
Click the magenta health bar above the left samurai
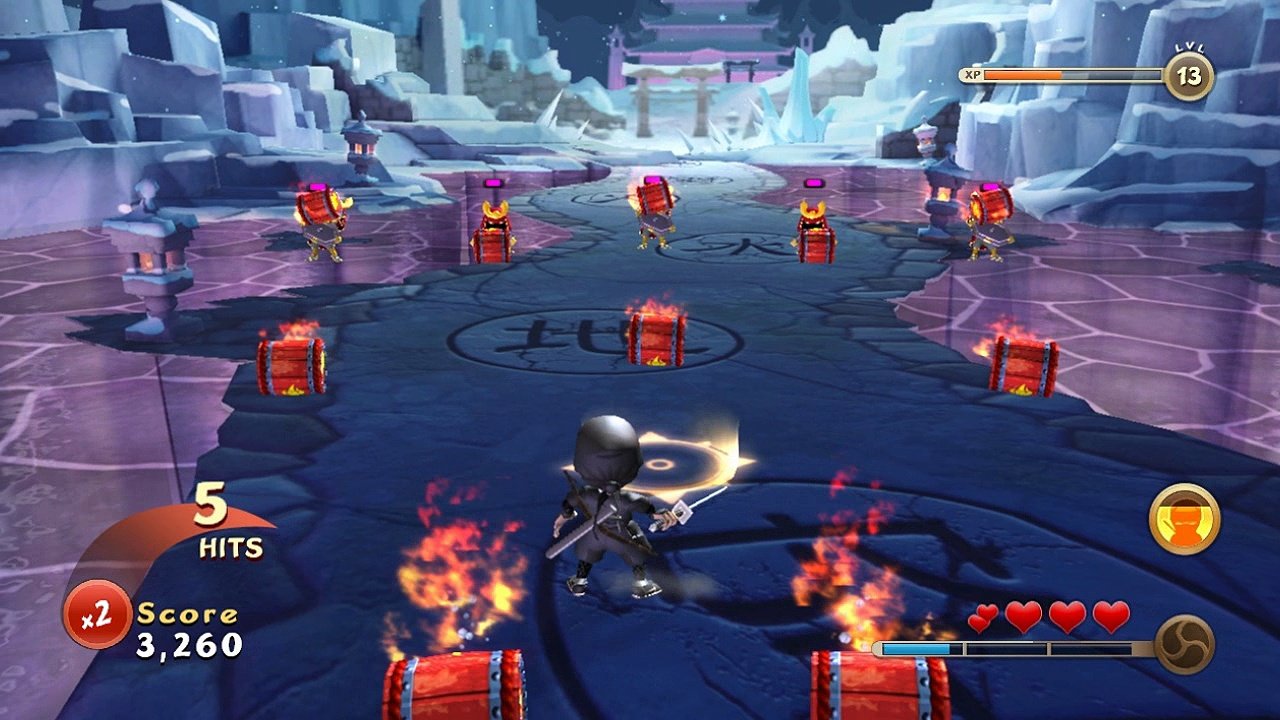320,185
